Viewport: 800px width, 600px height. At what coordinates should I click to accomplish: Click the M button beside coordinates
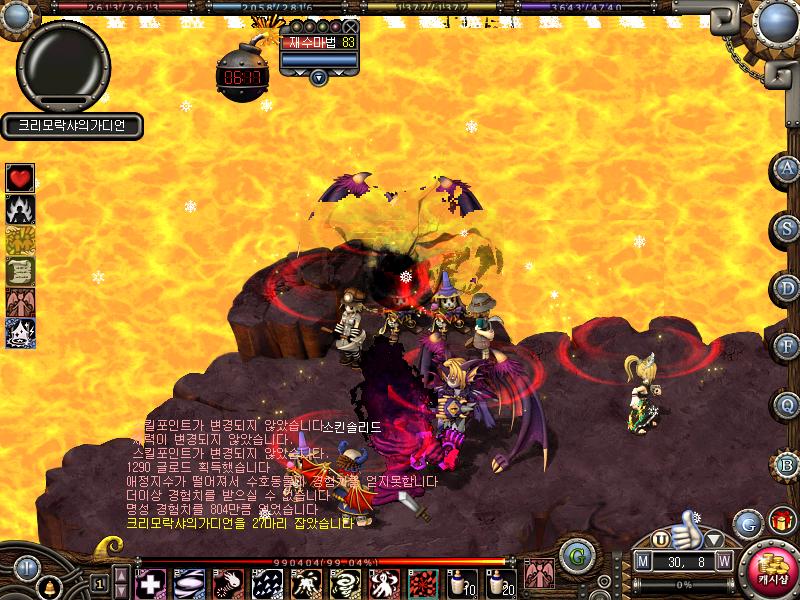(x=644, y=562)
